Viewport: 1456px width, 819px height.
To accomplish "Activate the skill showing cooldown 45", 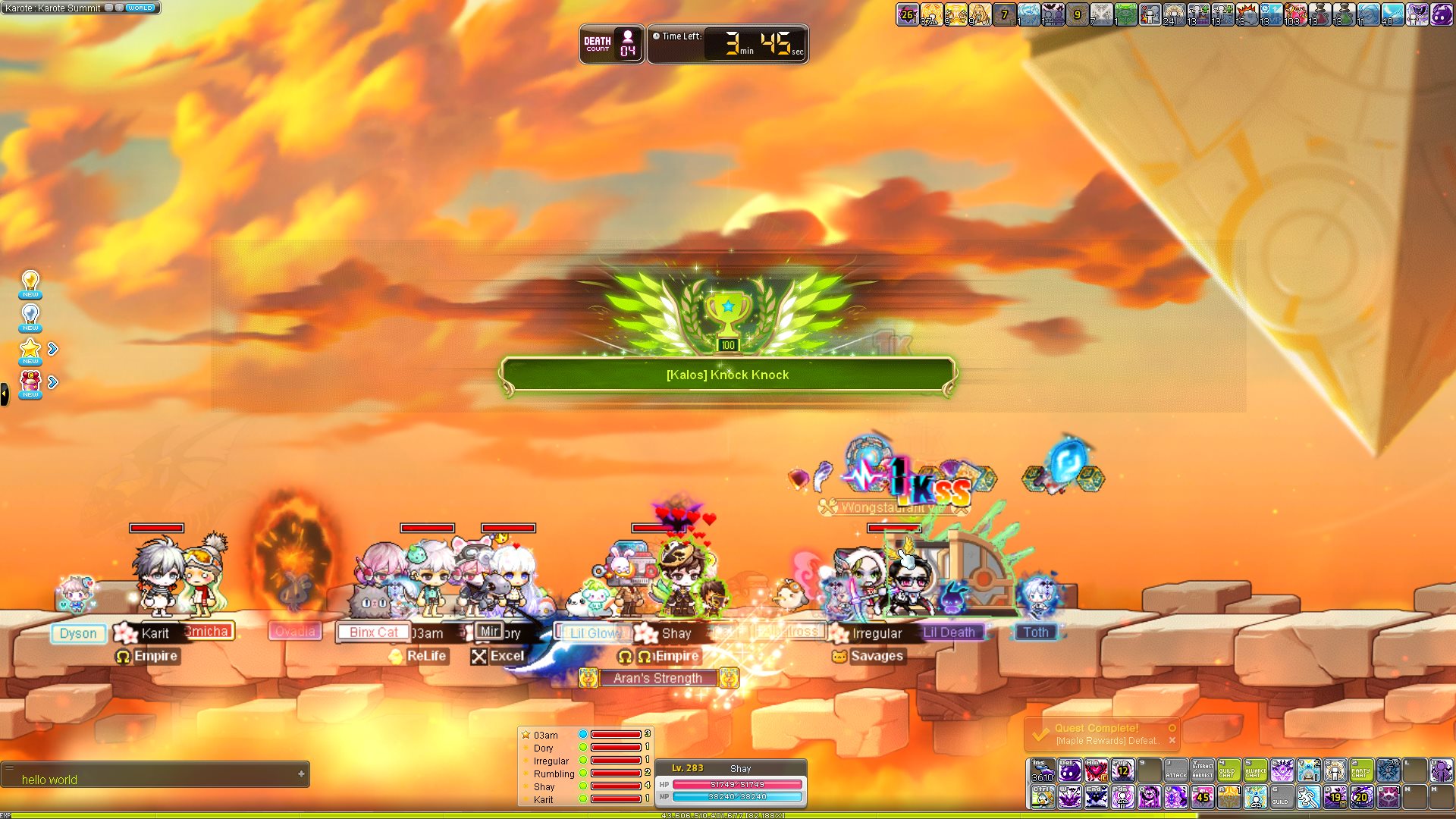I will pyautogui.click(x=1203, y=797).
